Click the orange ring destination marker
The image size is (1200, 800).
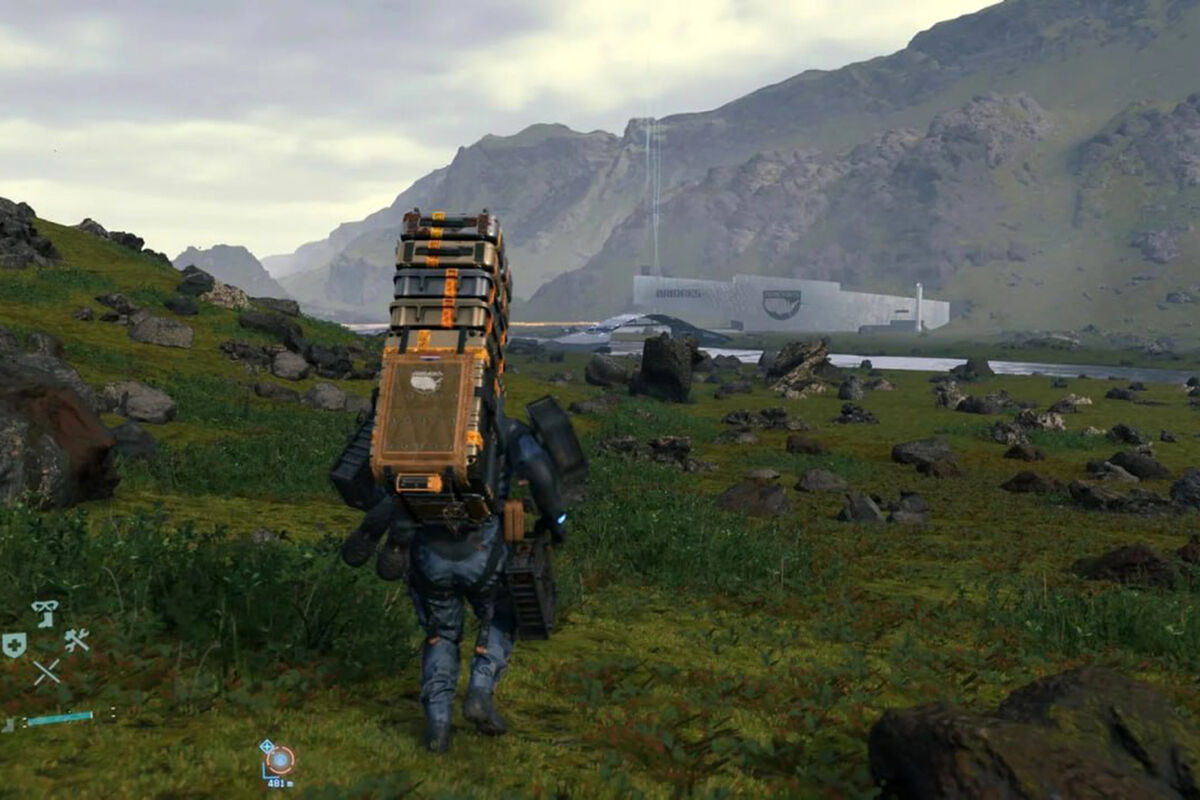point(280,760)
